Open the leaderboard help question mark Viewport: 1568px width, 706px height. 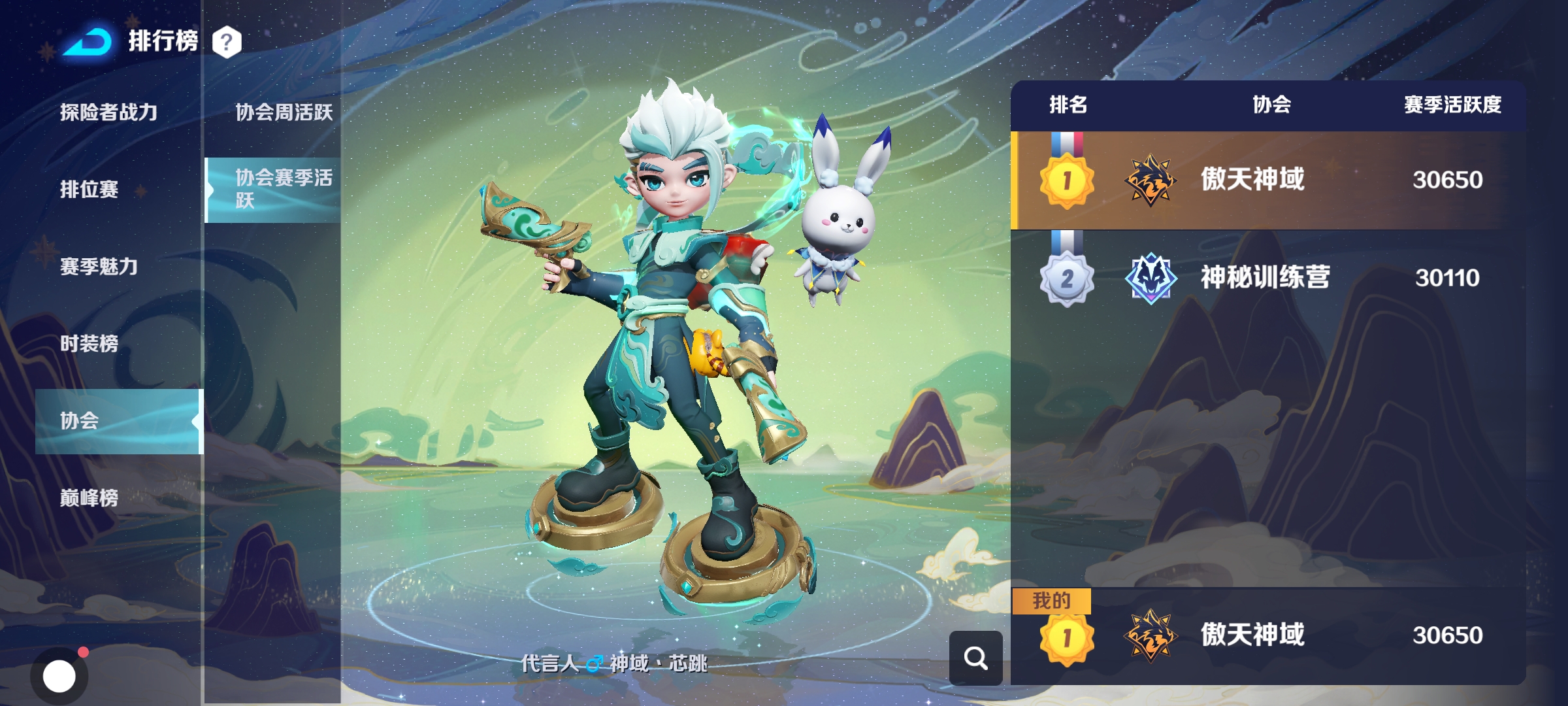coord(227,42)
